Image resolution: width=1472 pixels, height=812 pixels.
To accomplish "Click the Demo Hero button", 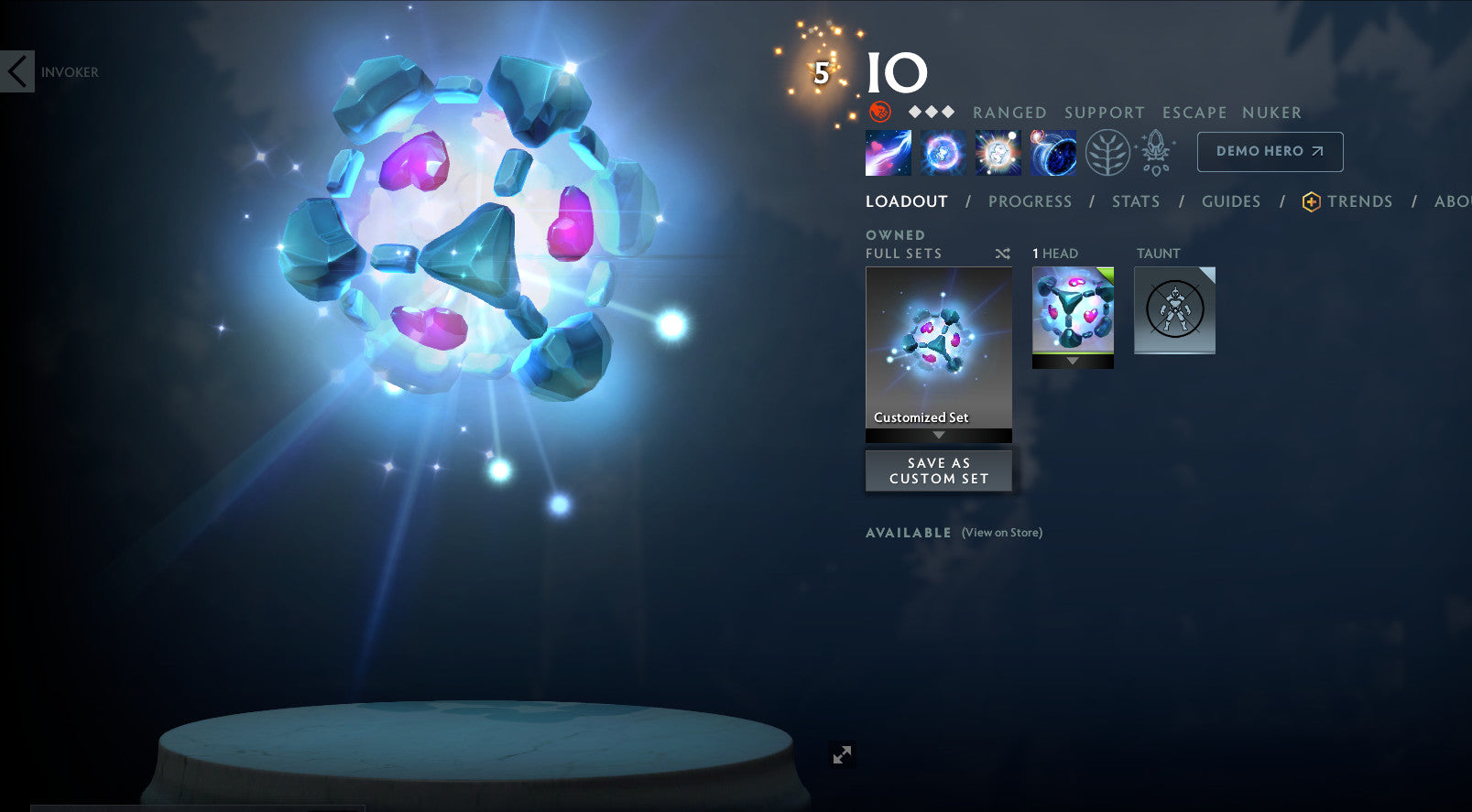I will pyautogui.click(x=1270, y=151).
